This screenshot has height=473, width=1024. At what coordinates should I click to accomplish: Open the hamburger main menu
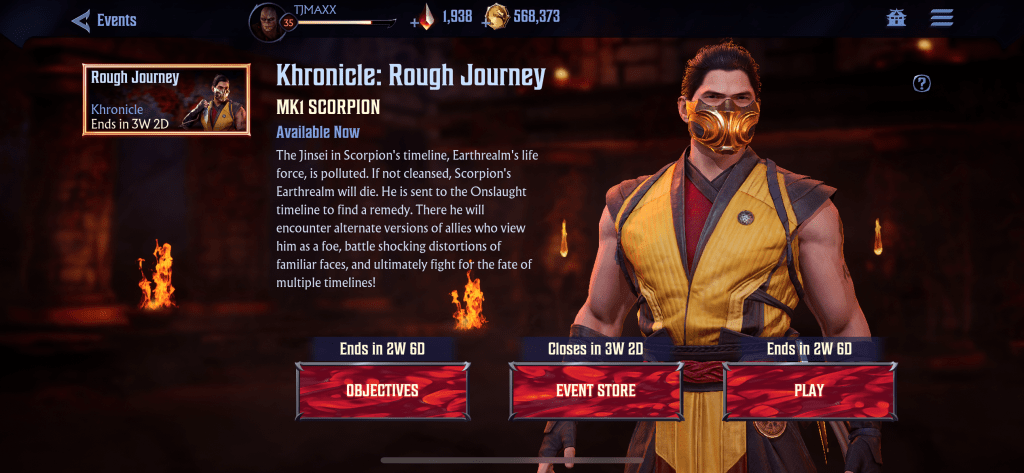(x=941, y=18)
